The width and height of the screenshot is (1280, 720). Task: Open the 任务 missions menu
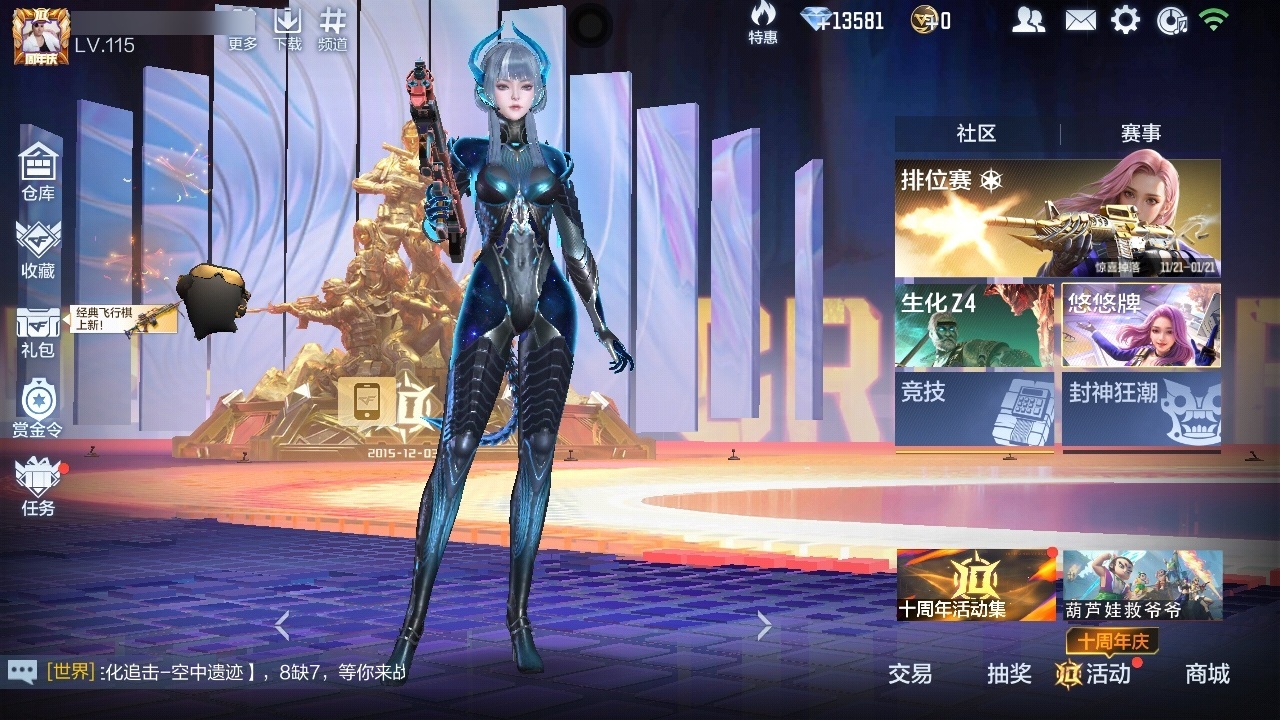pos(38,486)
